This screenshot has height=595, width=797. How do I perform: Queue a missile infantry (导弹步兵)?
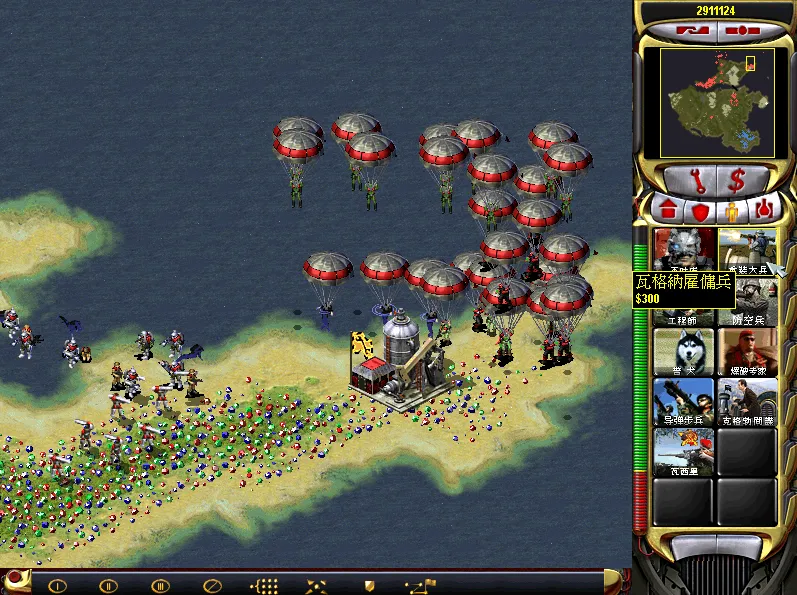point(683,400)
